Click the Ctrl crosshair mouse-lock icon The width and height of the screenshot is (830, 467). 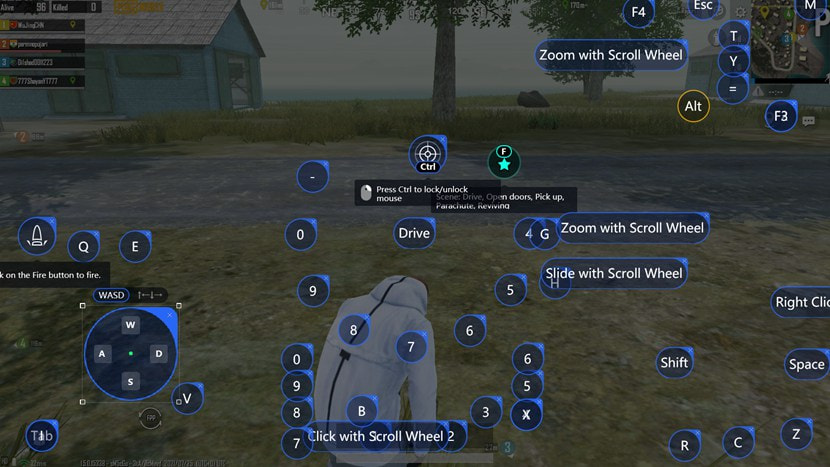(x=428, y=155)
